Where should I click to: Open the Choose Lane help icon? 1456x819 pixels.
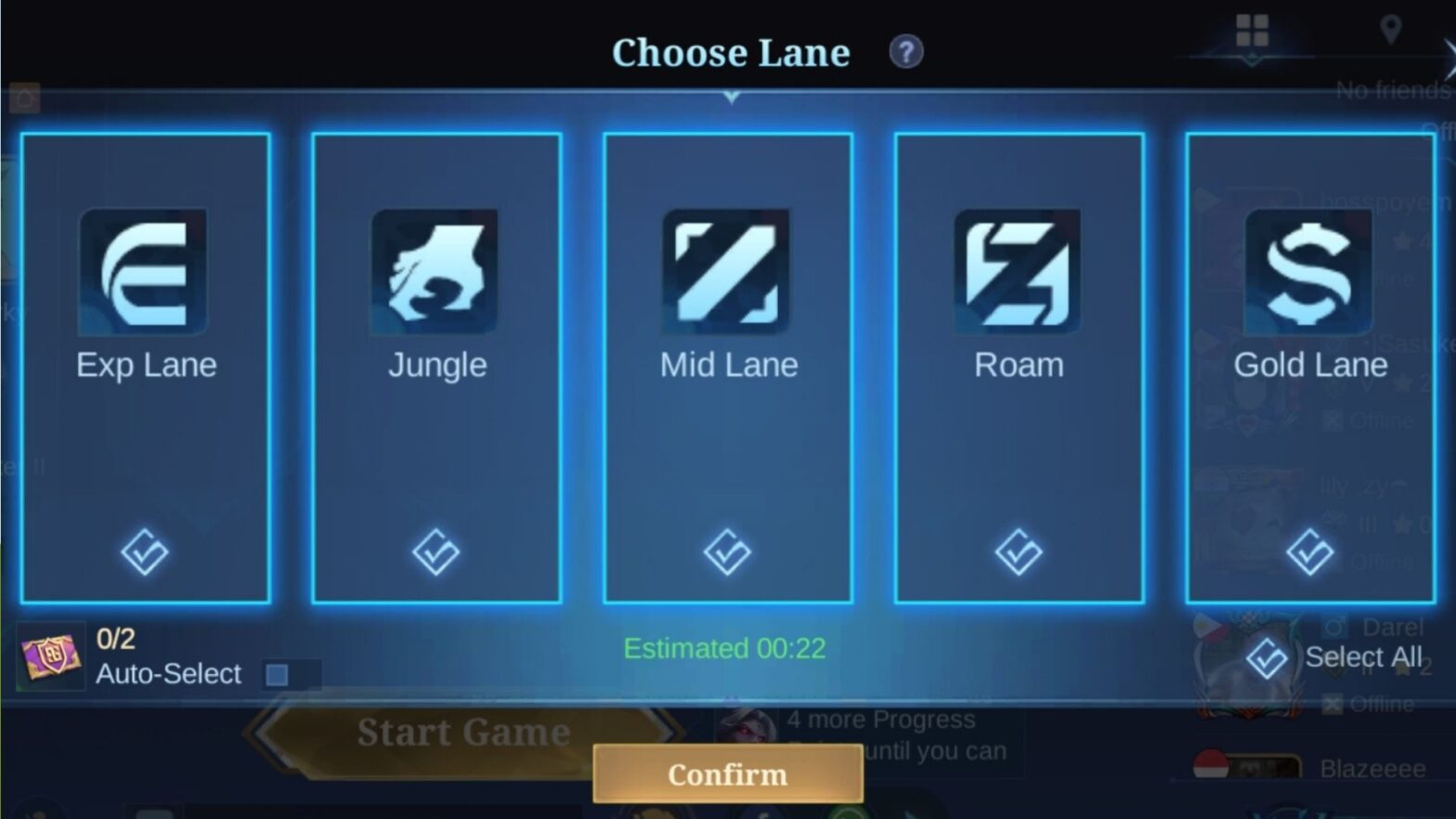[x=904, y=52]
